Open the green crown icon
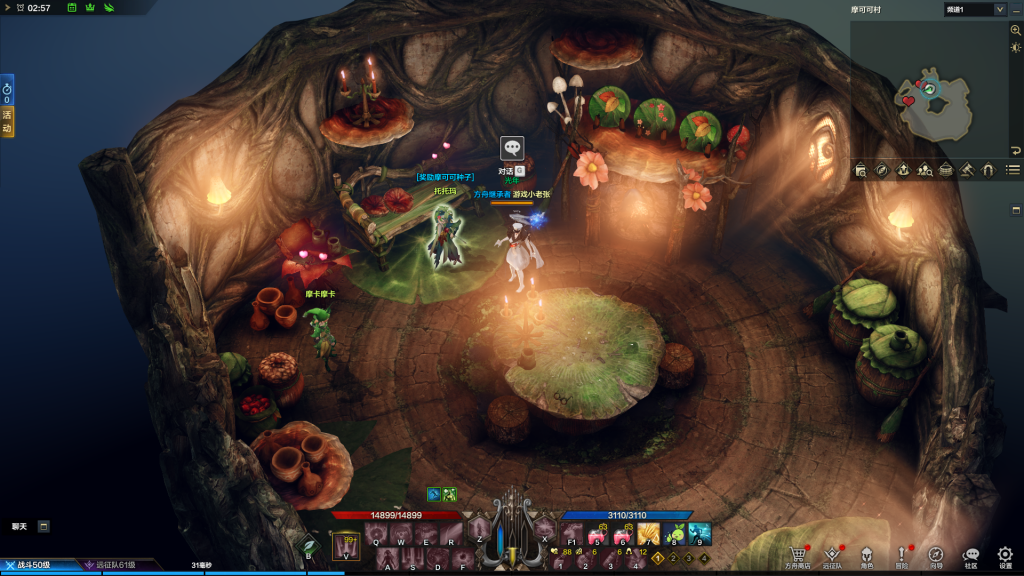This screenshot has width=1024, height=576. tap(90, 8)
